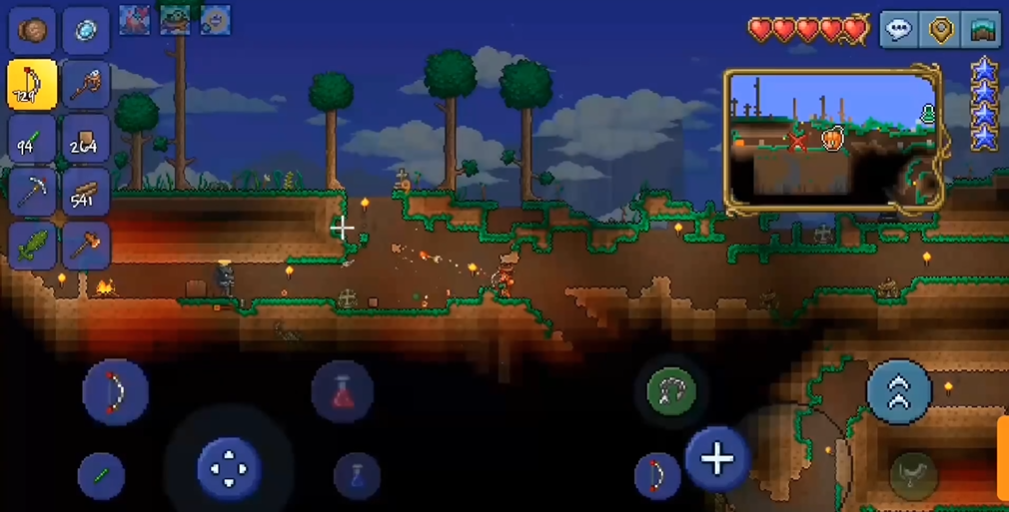The image size is (1009, 512).
Task: Tap the white plus aim button
Action: [717, 459]
